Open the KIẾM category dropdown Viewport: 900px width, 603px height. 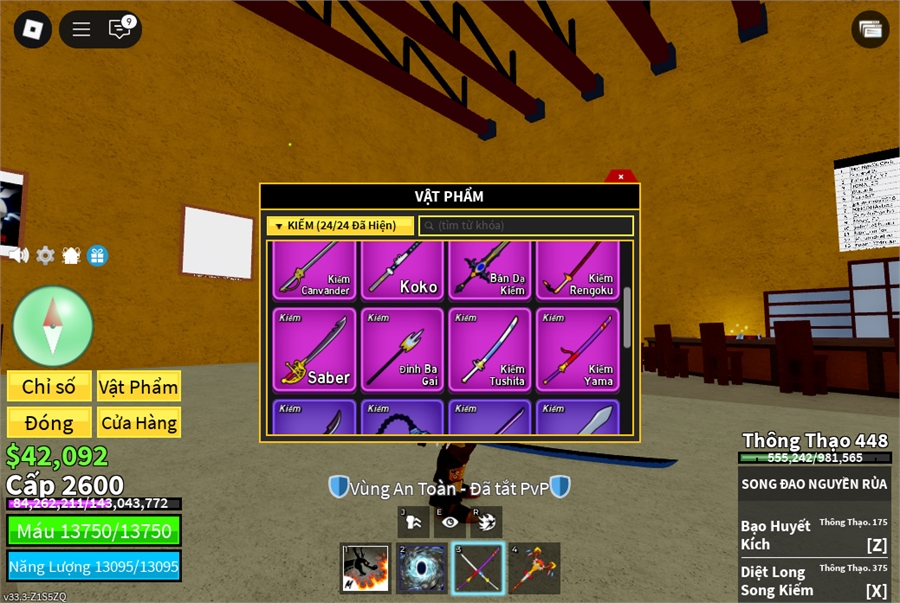340,226
